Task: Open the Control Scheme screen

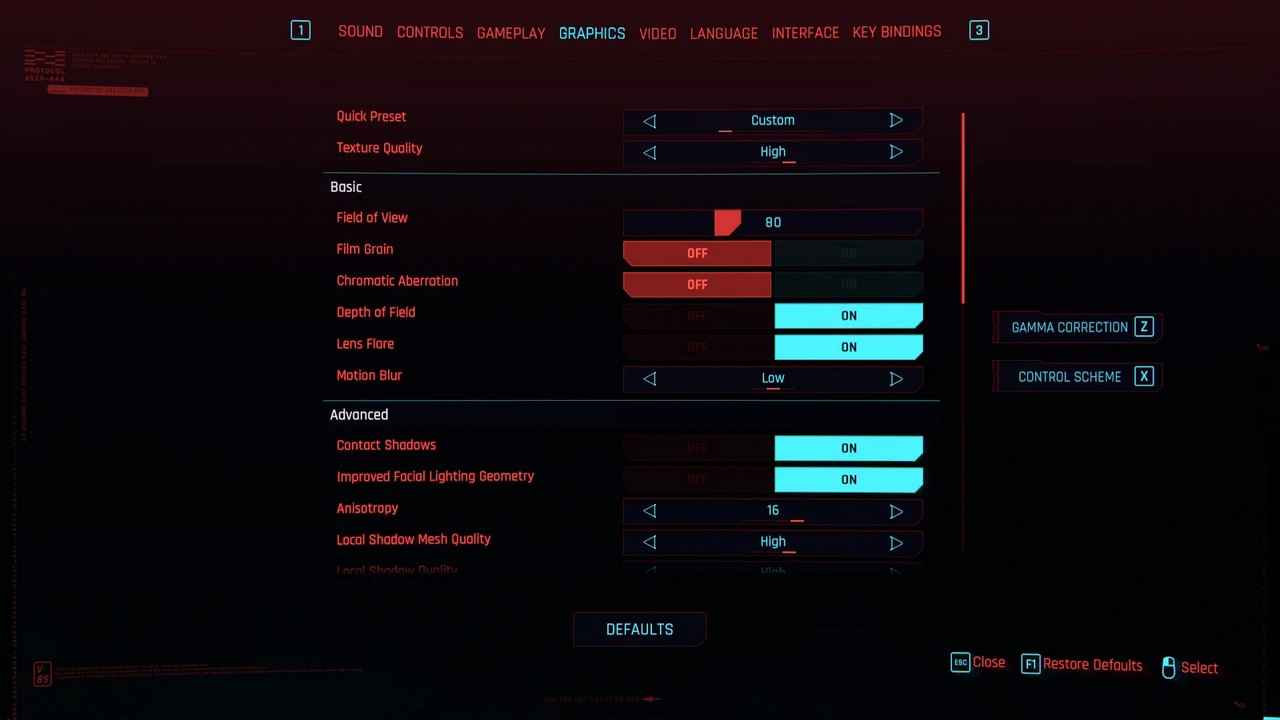Action: coord(1078,377)
